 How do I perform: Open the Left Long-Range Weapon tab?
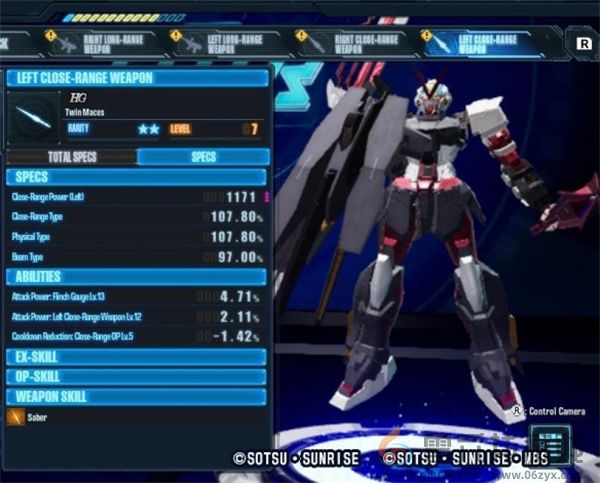[230, 42]
